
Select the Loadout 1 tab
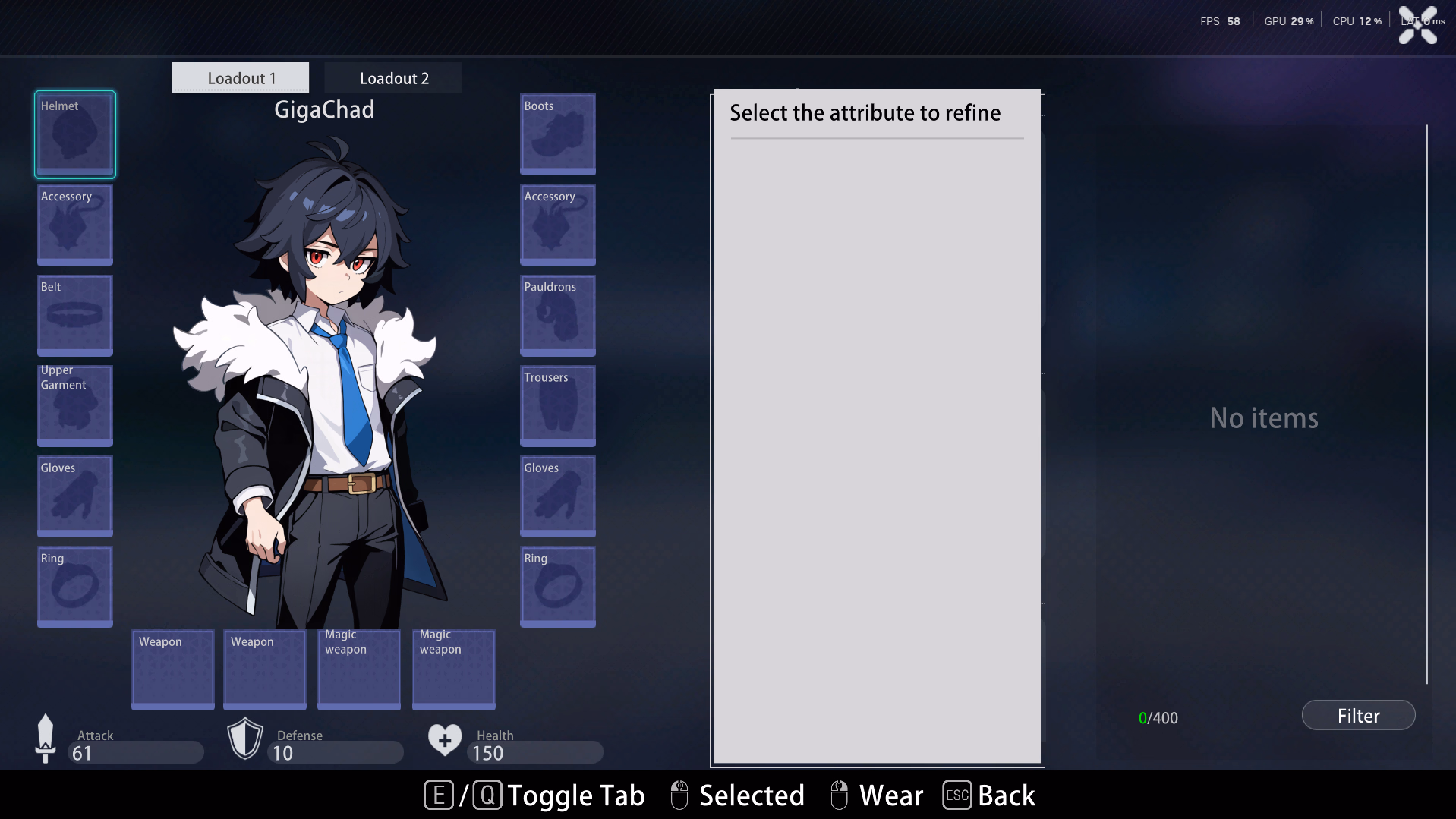tap(241, 78)
